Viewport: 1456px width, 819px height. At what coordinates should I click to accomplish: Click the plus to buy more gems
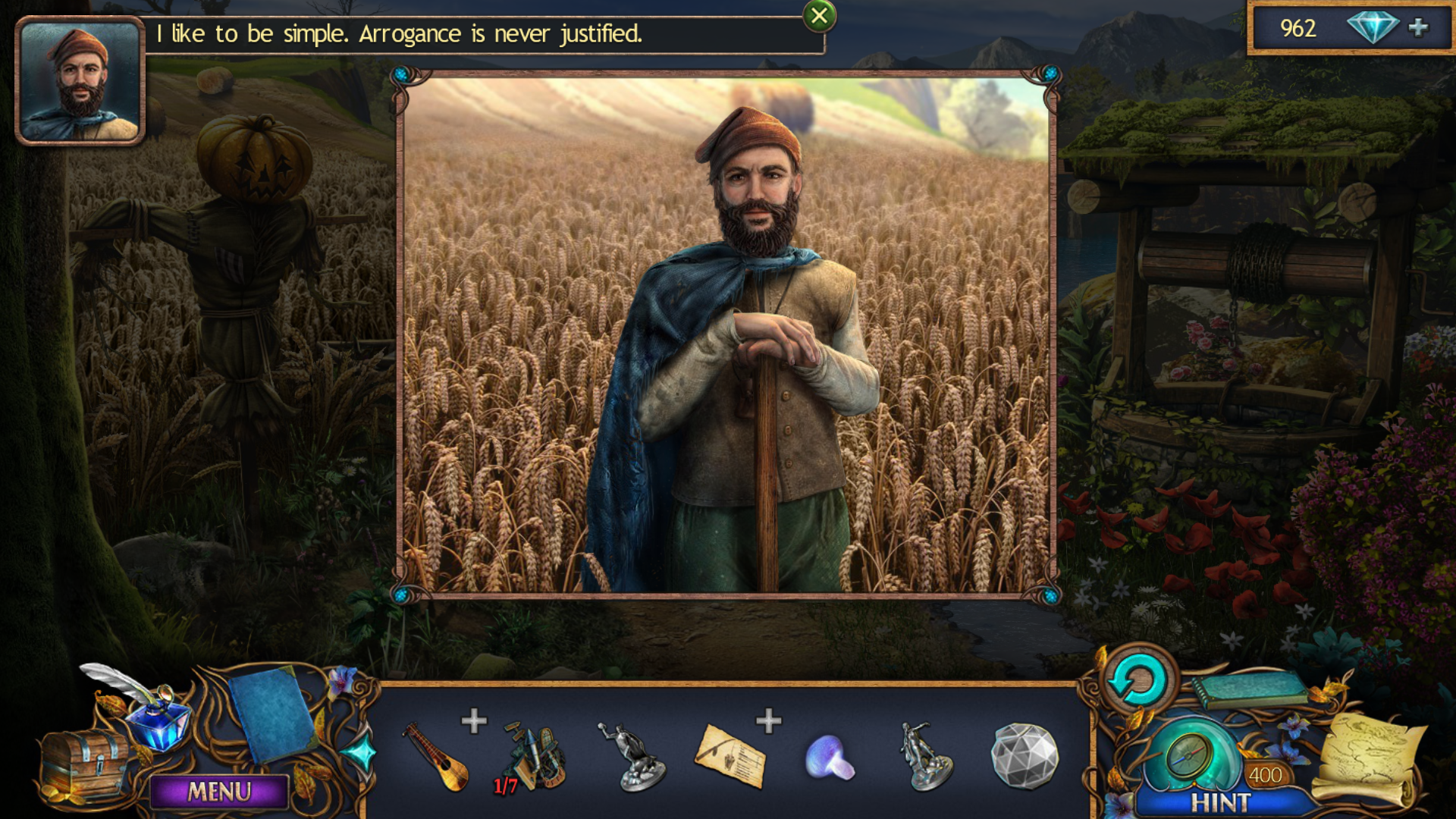(x=1417, y=30)
